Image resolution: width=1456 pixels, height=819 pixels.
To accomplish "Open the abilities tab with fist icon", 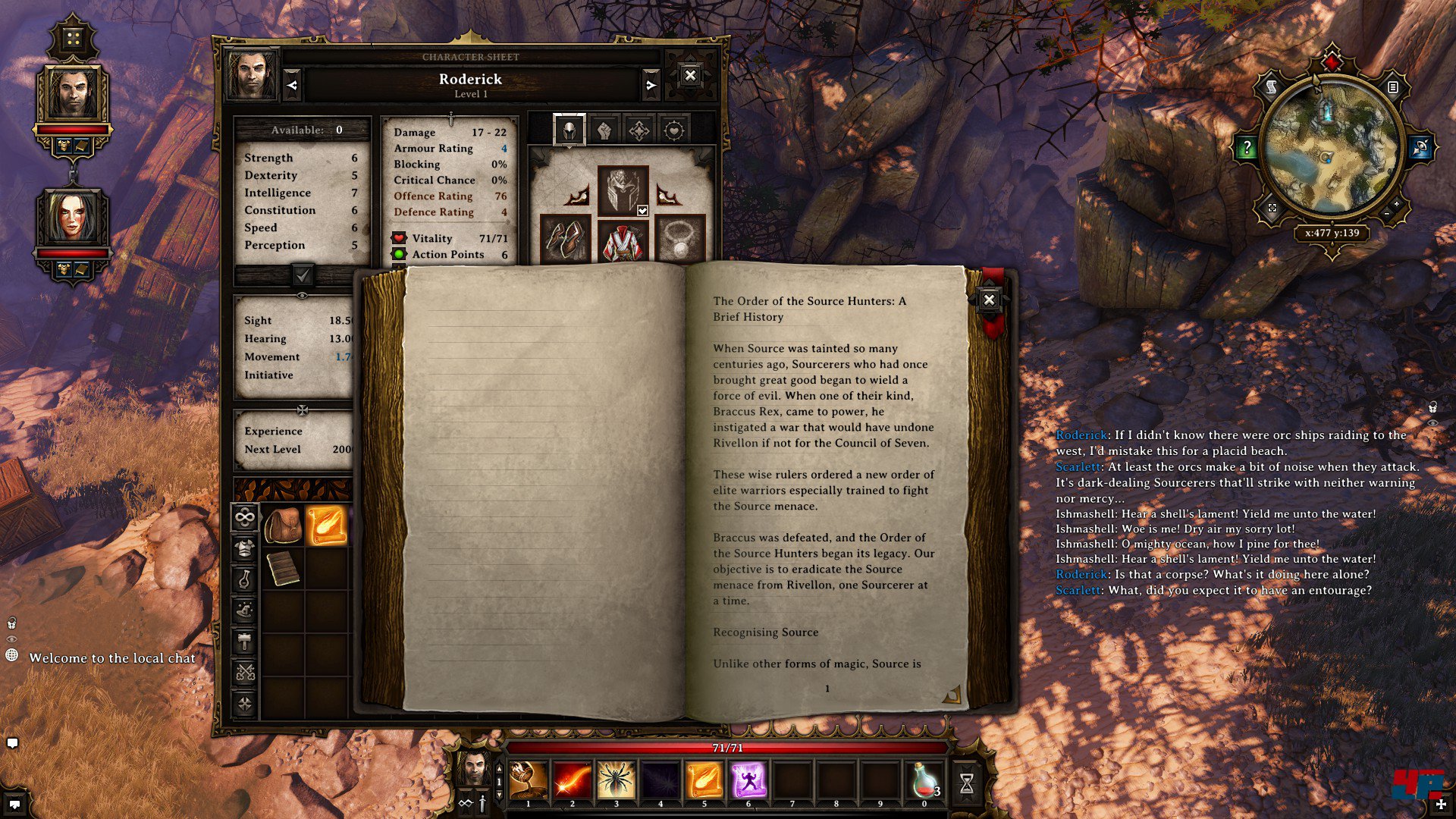I will [x=604, y=130].
